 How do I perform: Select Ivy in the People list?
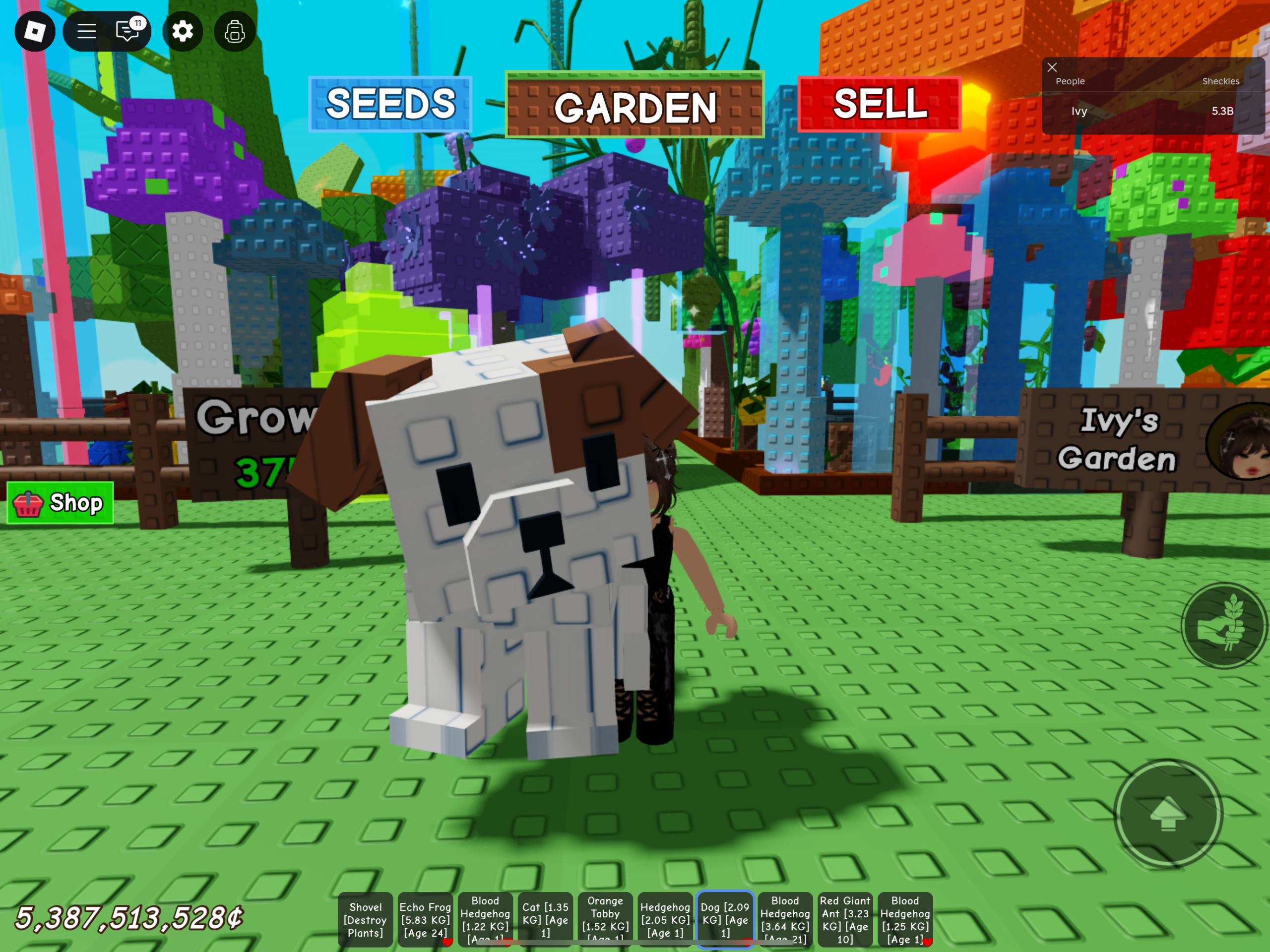[1079, 112]
